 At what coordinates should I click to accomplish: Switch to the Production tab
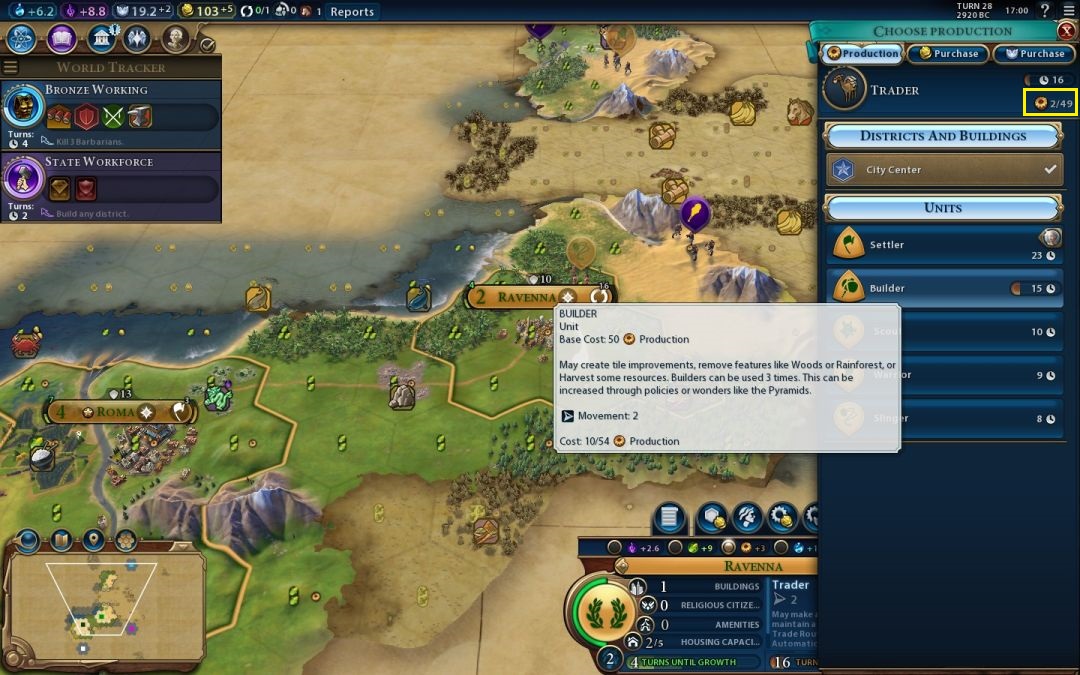[x=862, y=54]
